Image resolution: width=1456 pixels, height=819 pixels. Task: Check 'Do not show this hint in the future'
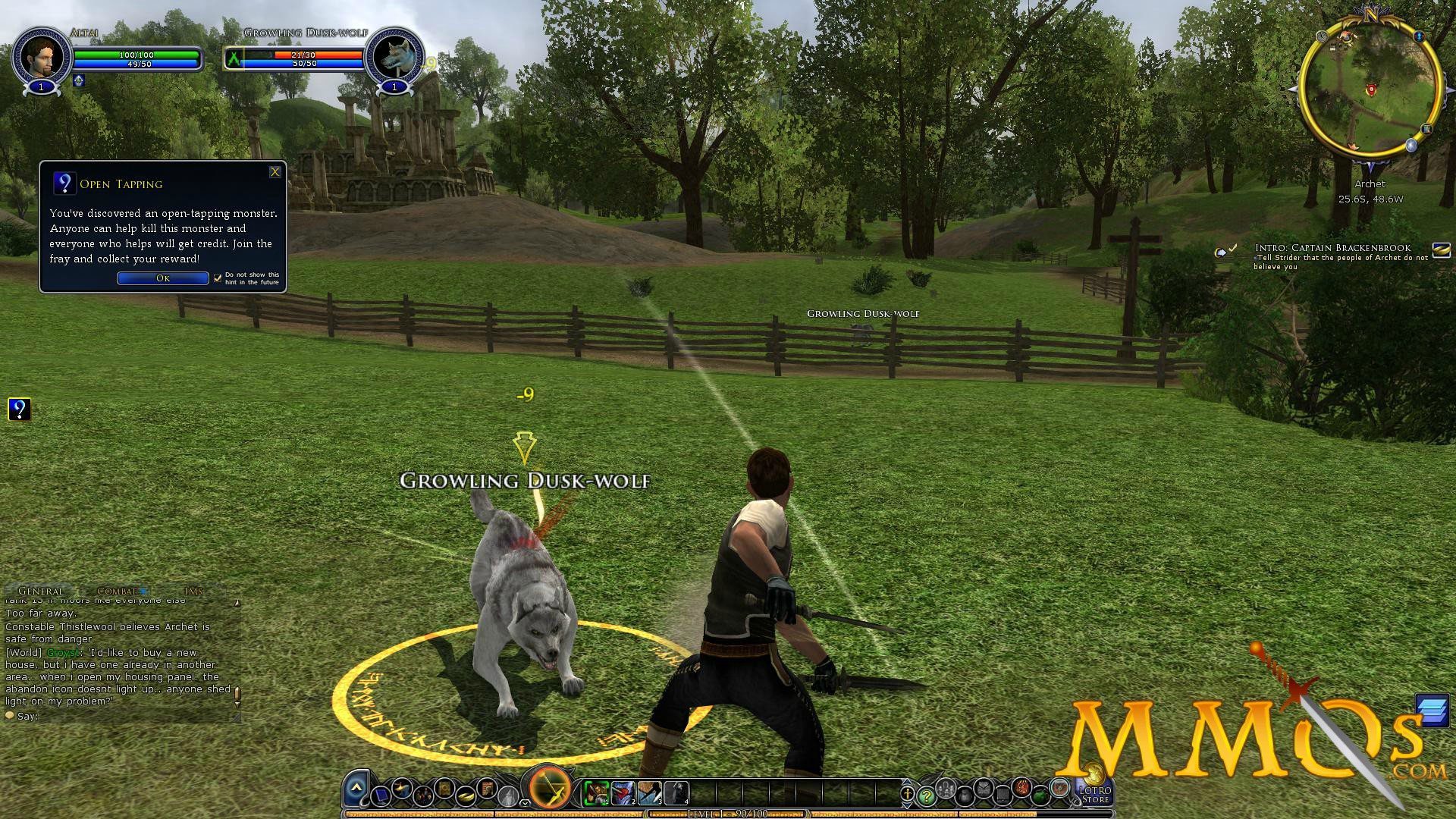[218, 278]
